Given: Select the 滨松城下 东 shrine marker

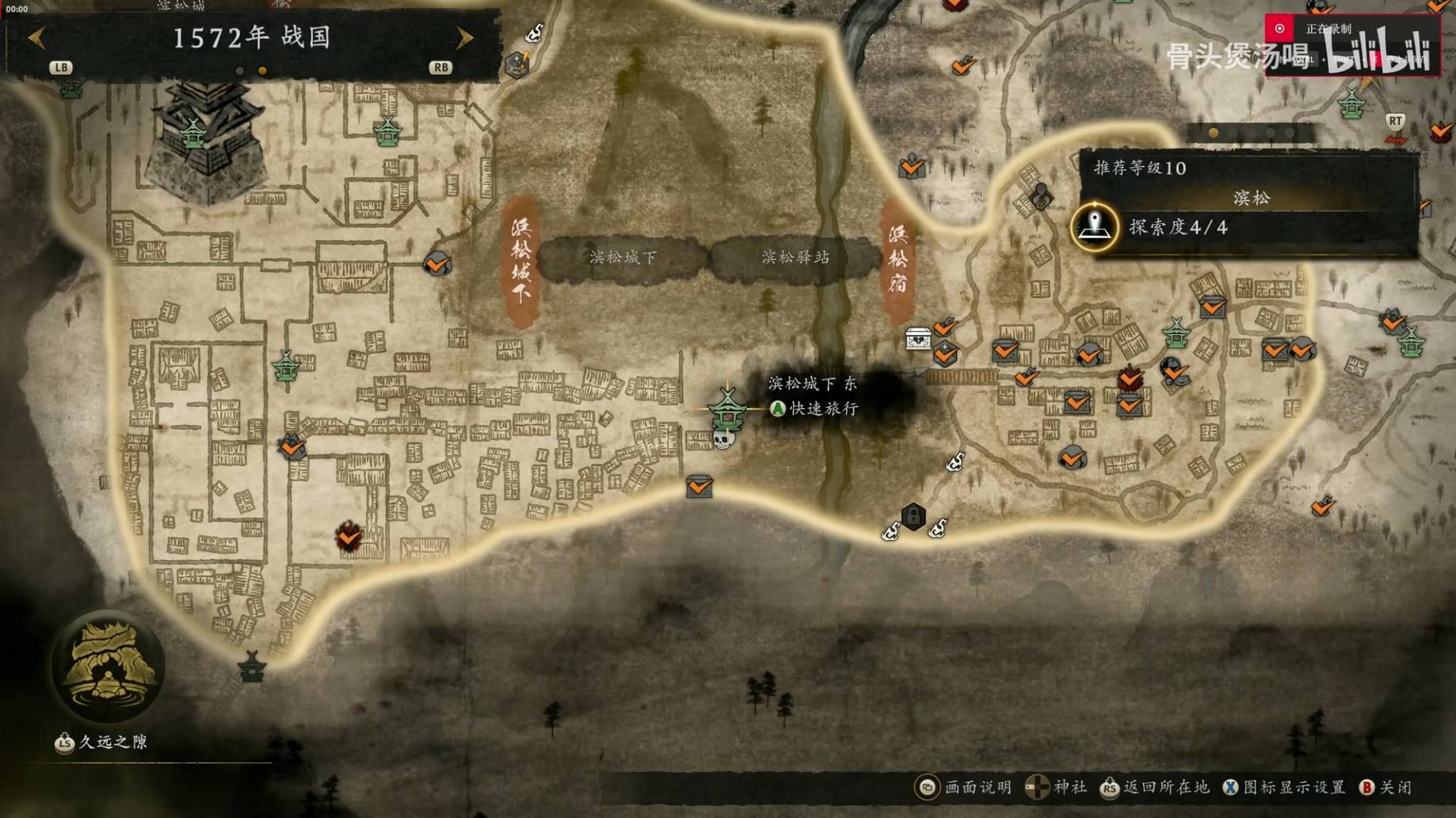Looking at the screenshot, I should [726, 407].
